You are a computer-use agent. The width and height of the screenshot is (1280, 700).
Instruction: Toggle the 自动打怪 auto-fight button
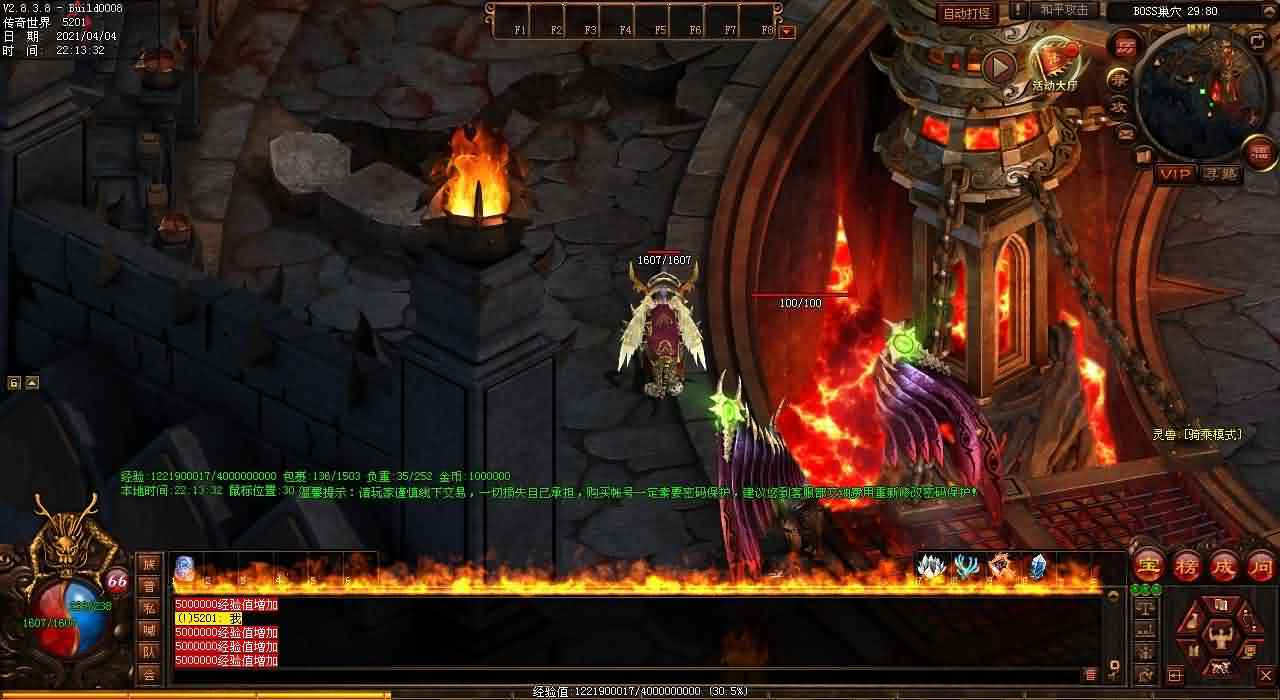pyautogui.click(x=967, y=13)
